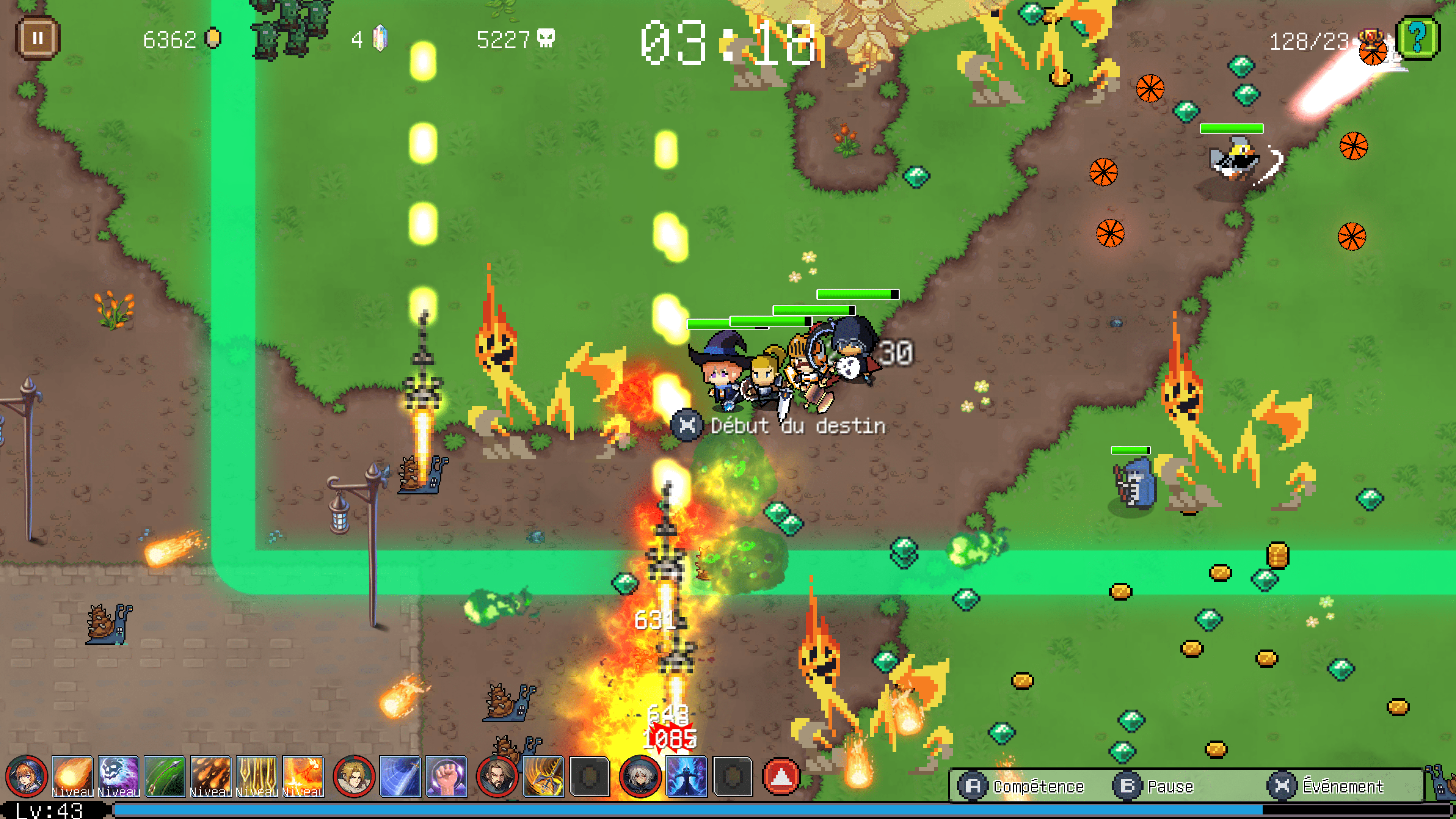This screenshot has width=1456, height=819.
Task: Choose the green arrows skill icon
Action: coord(165,777)
